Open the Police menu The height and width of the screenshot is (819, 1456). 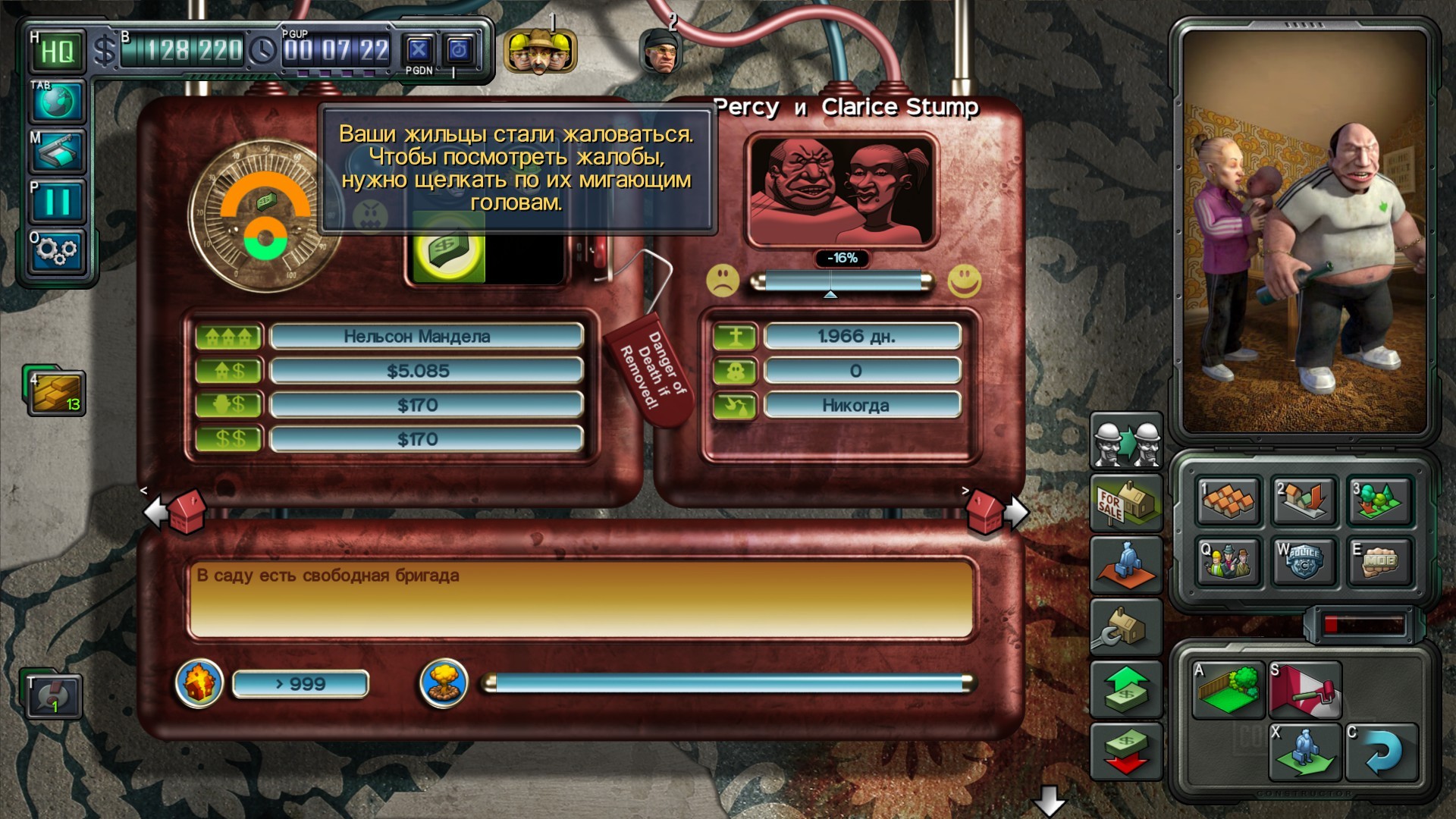(1303, 561)
